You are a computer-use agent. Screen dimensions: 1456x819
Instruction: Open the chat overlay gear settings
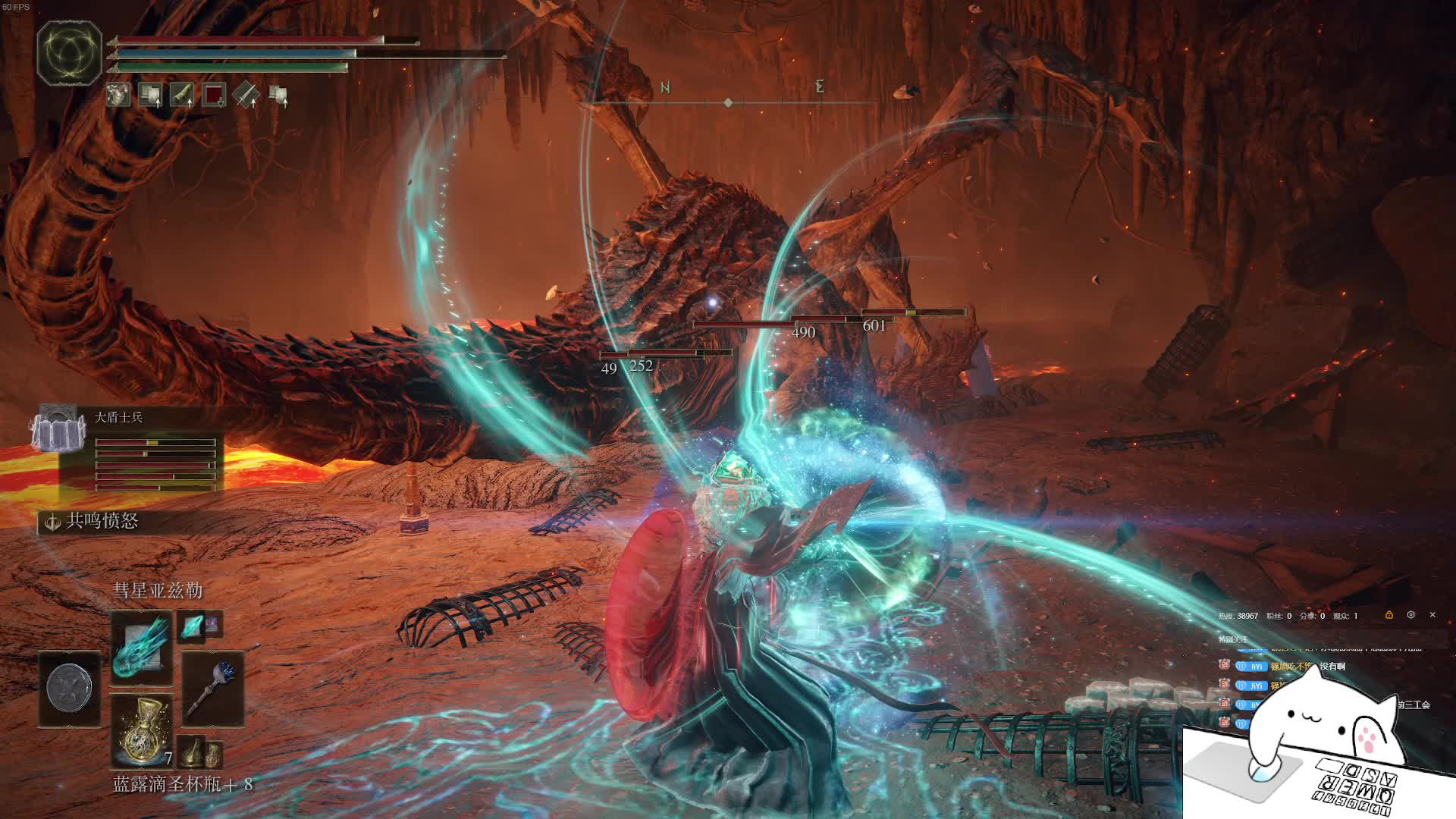coord(1410,615)
